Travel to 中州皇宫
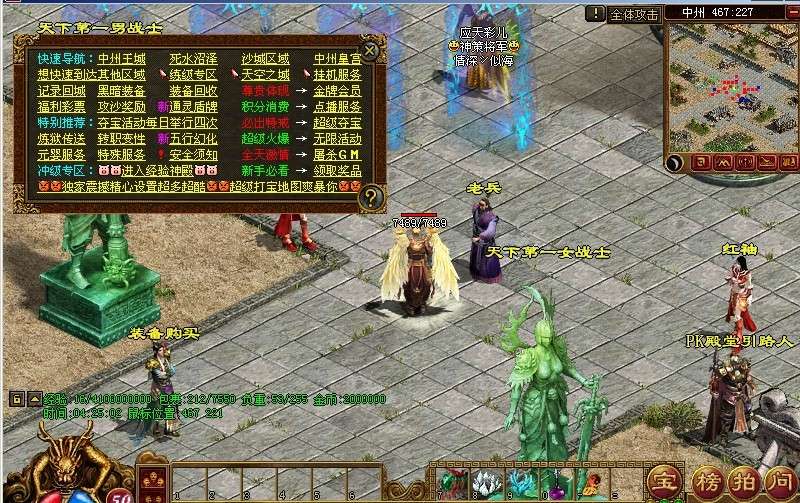 coord(338,59)
